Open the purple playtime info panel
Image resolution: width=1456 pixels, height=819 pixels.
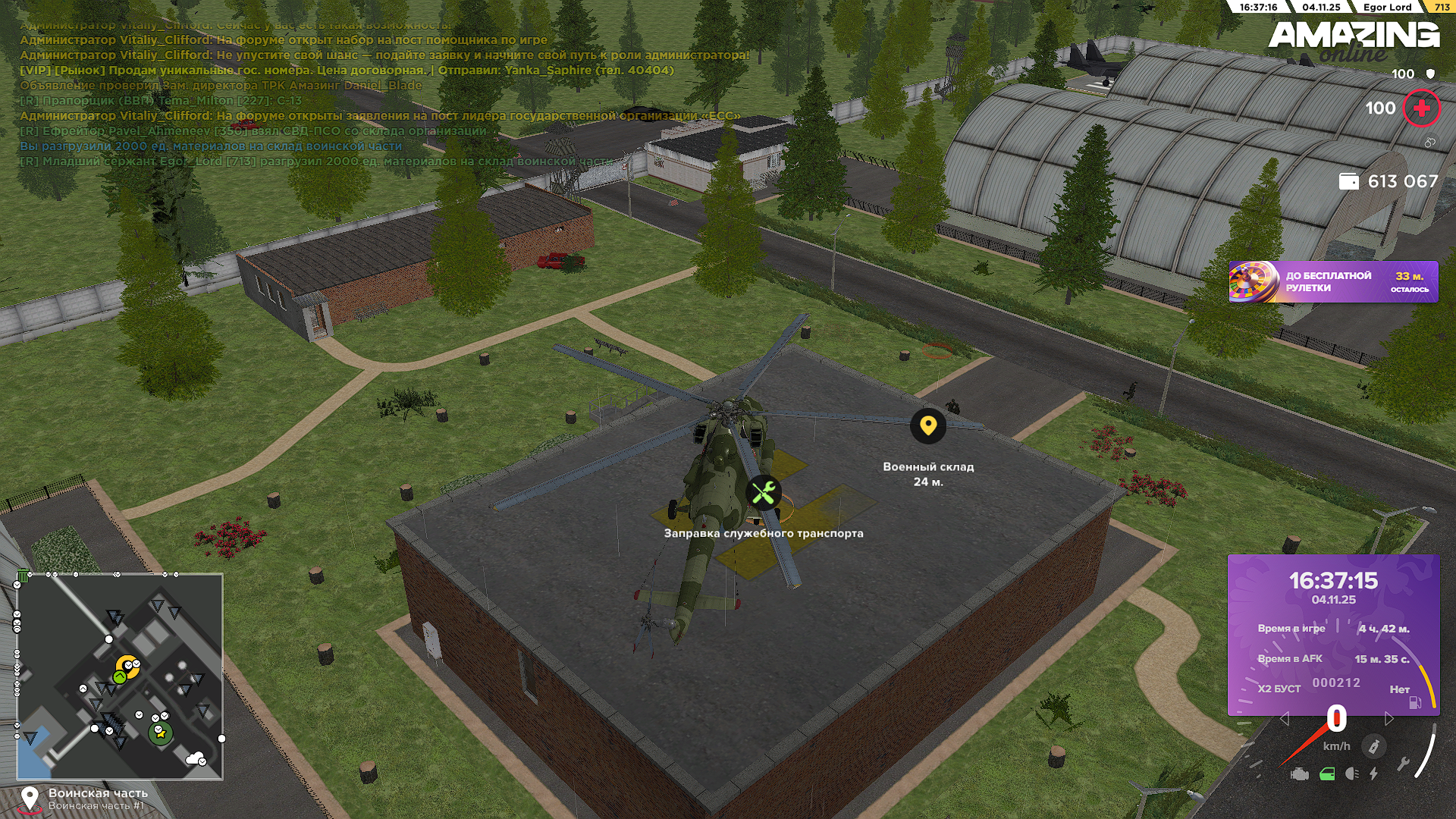click(x=1332, y=634)
